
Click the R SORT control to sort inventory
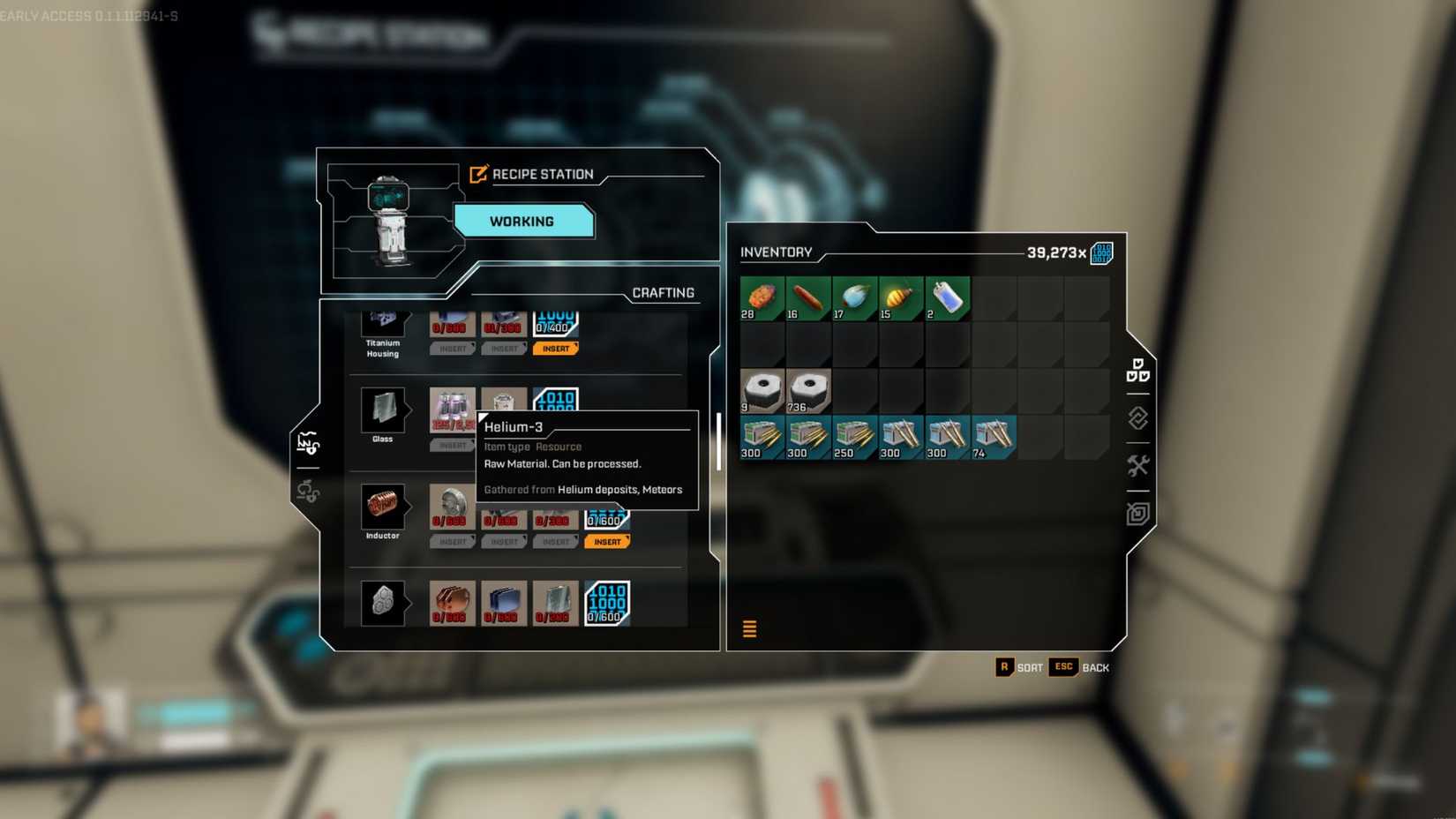[x=1019, y=667]
